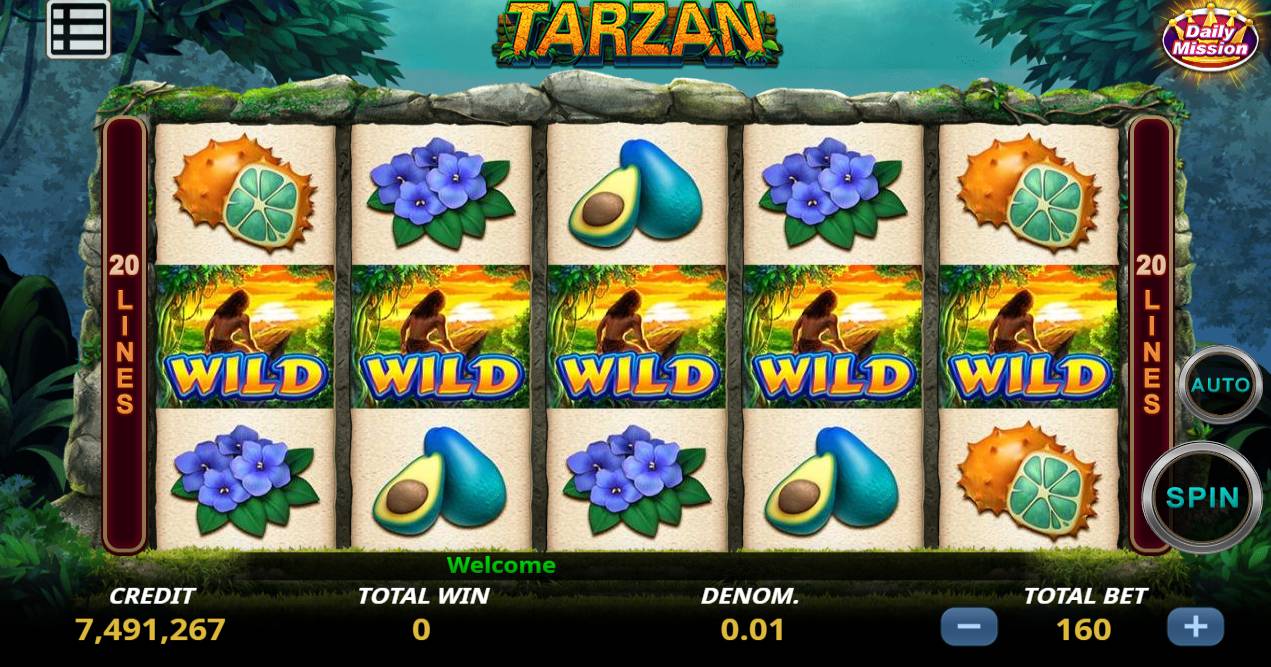Image resolution: width=1271 pixels, height=667 pixels.
Task: Open the Daily Mission badge
Action: [x=1210, y=39]
